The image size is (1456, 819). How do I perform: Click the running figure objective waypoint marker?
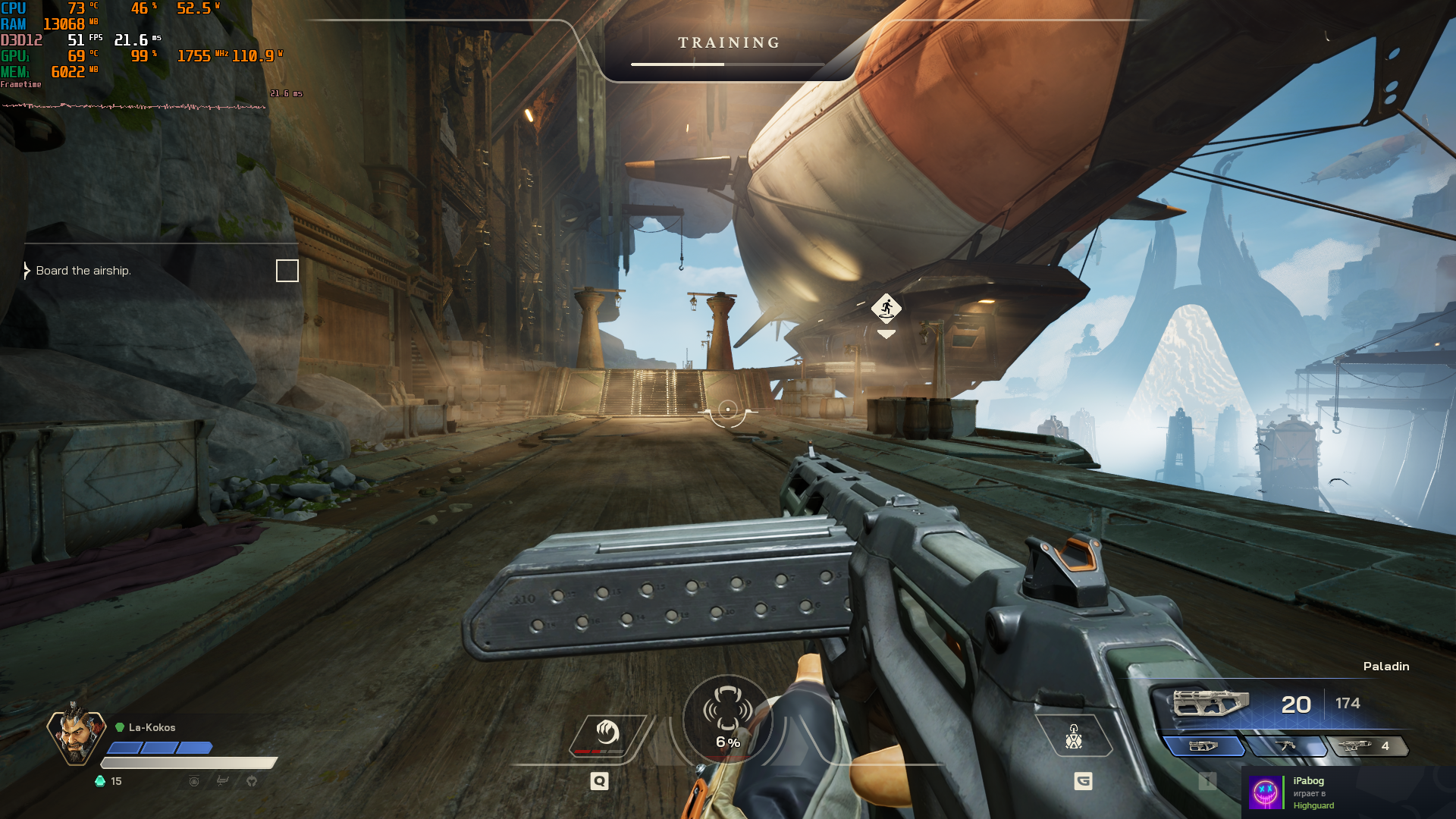point(886,308)
